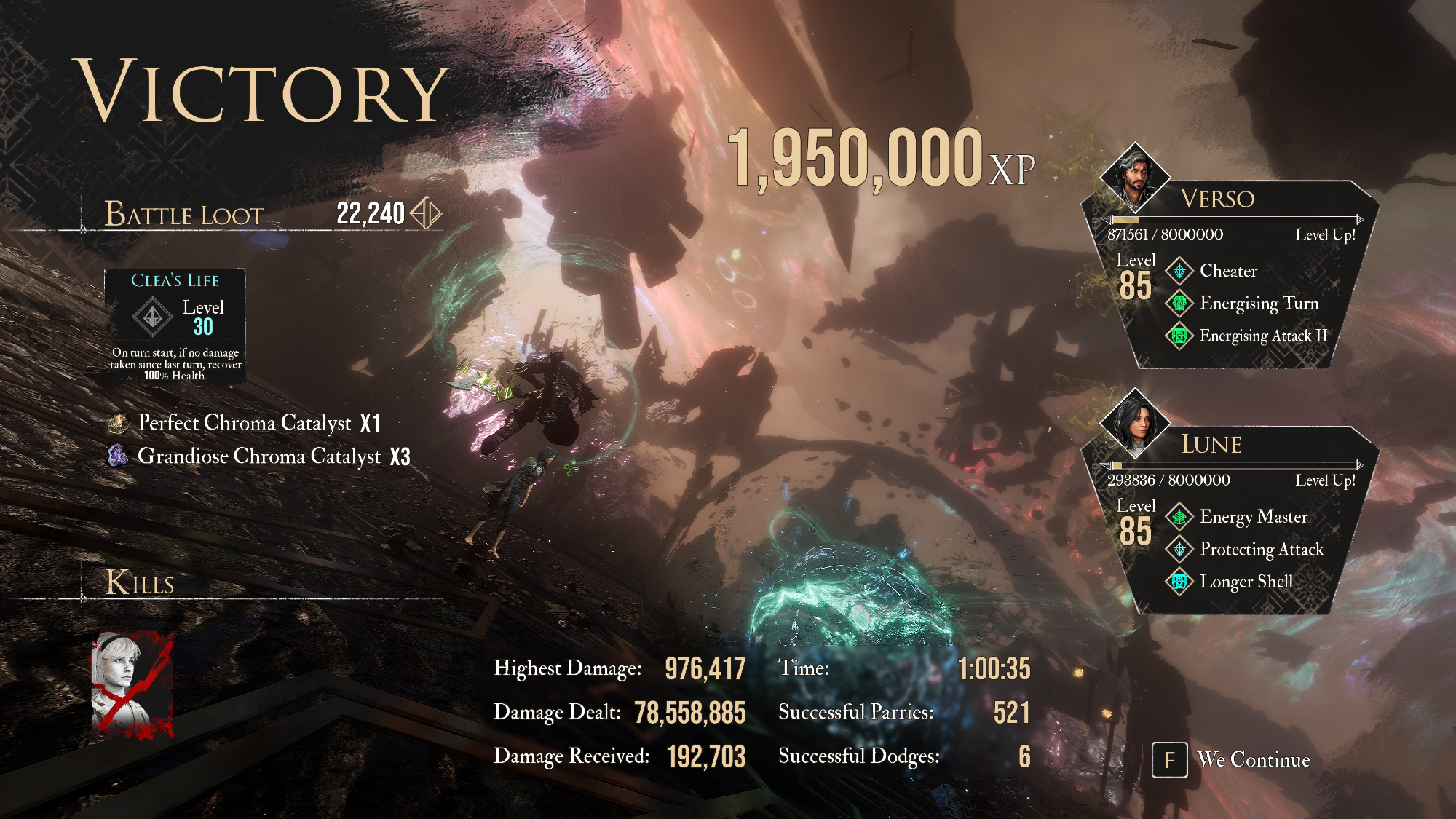Click the crossed-out enemy portrait under Kills
1456x819 pixels.
tap(132, 685)
